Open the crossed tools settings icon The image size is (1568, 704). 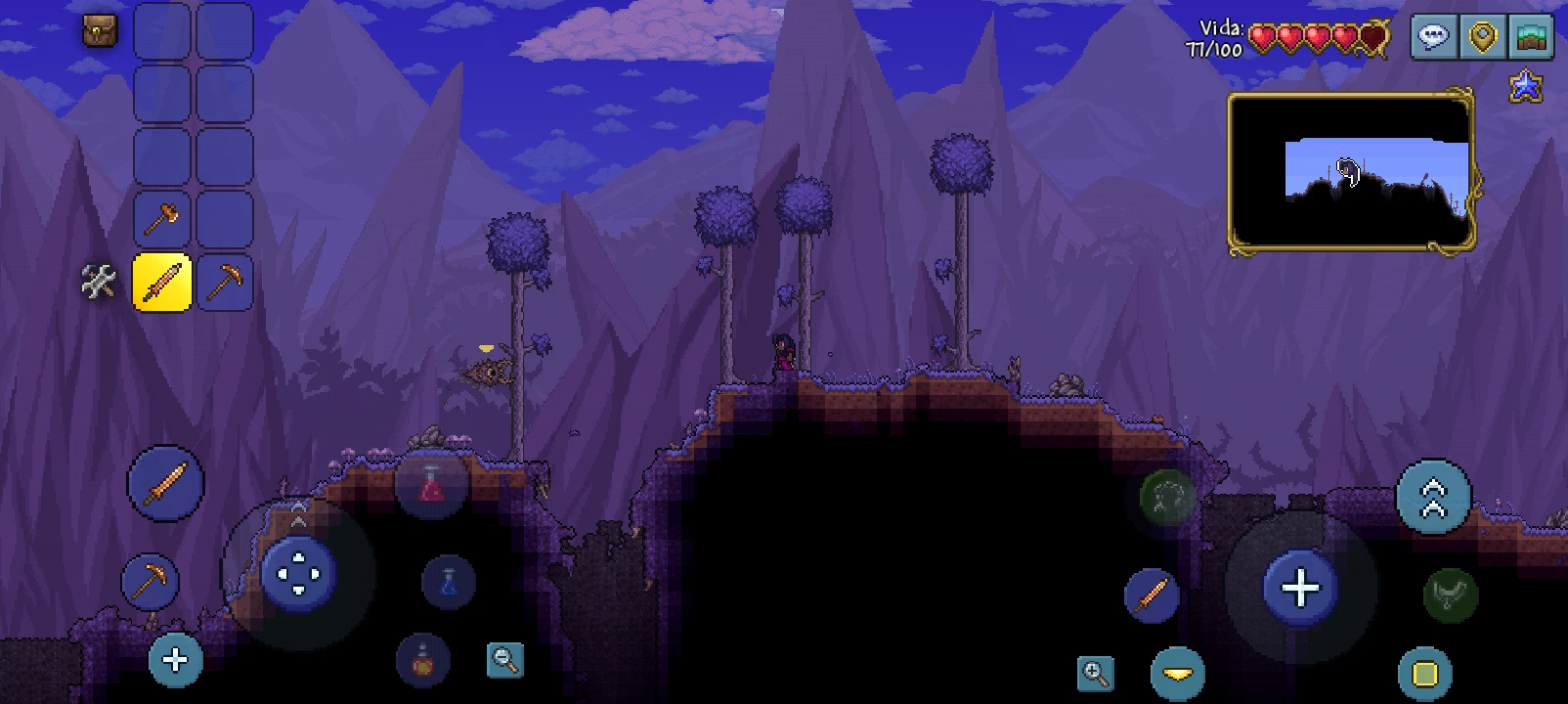pyautogui.click(x=98, y=282)
